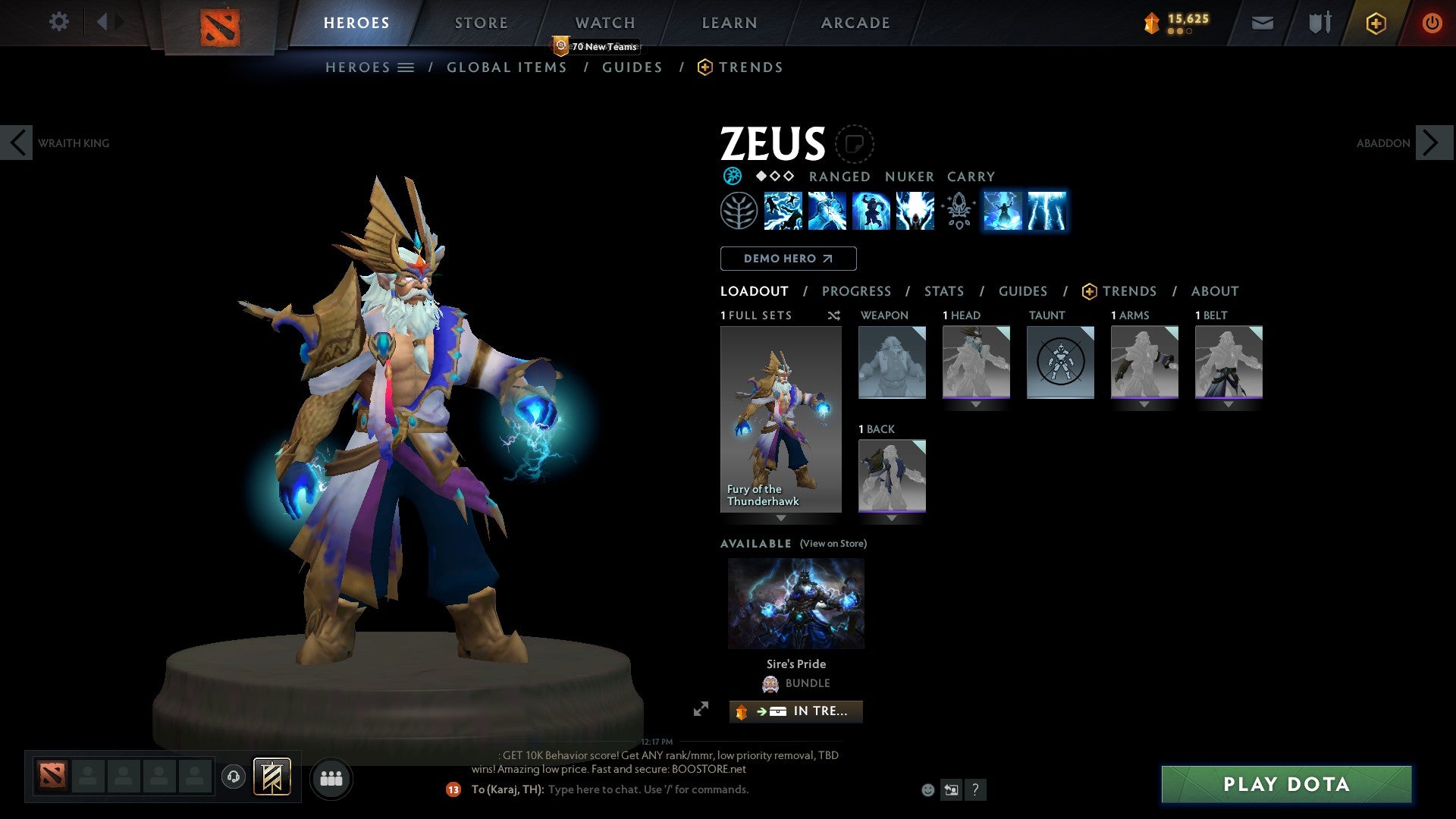The height and width of the screenshot is (819, 1456).
Task: Switch to the Watch tab
Action: pos(605,23)
